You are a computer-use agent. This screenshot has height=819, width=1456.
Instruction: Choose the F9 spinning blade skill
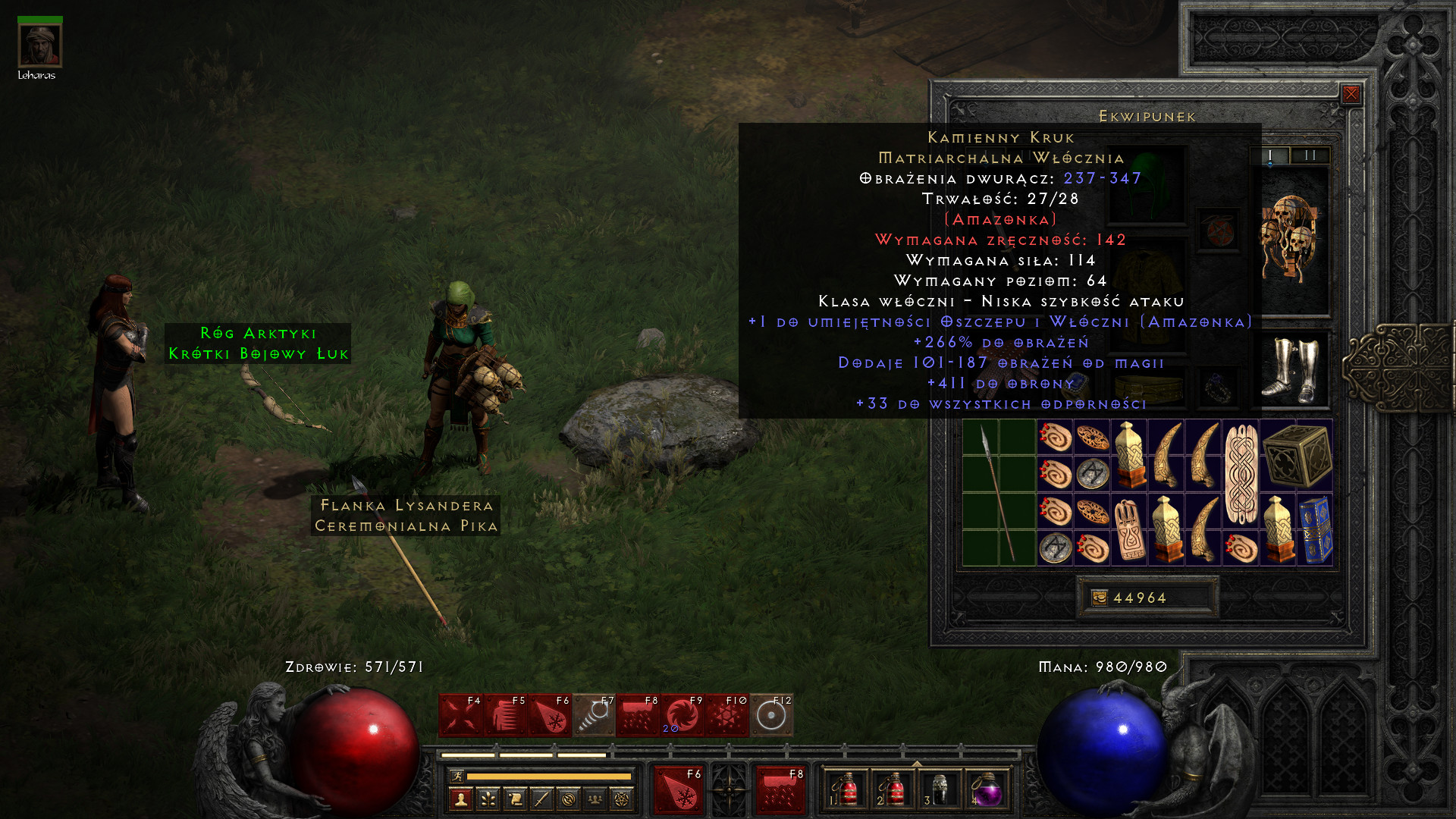[683, 715]
